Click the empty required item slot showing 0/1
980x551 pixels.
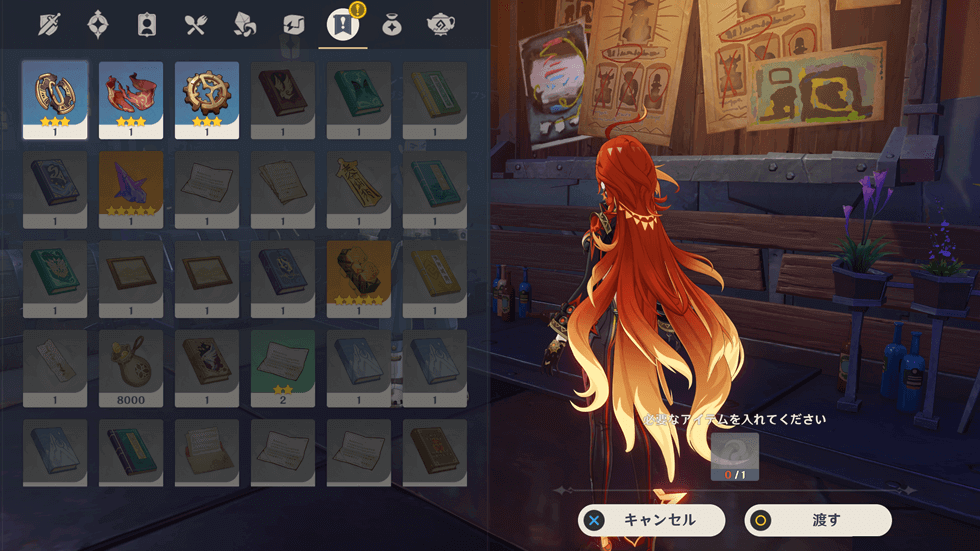(734, 456)
